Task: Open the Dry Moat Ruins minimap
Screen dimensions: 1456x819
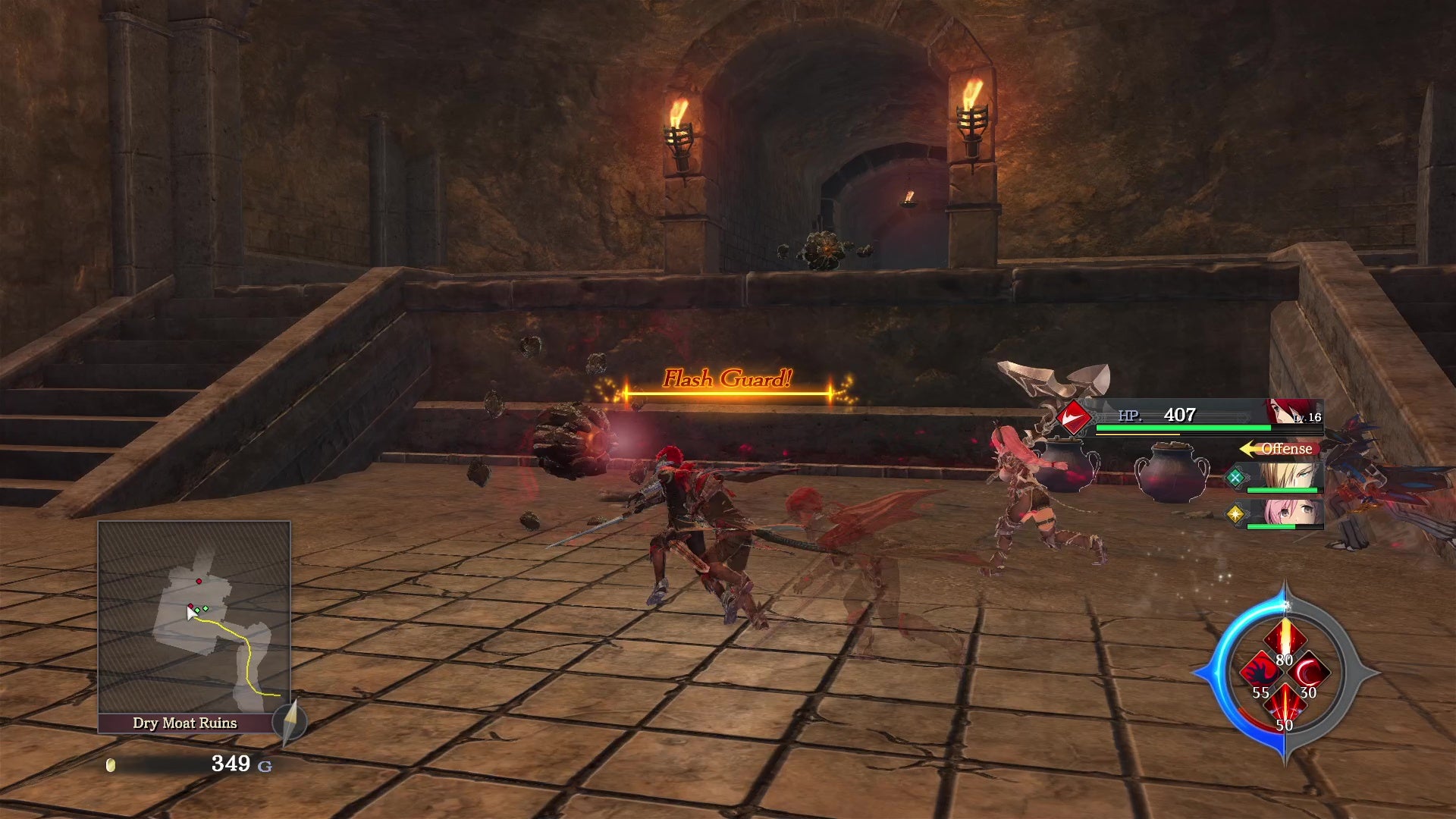Action: [194, 617]
